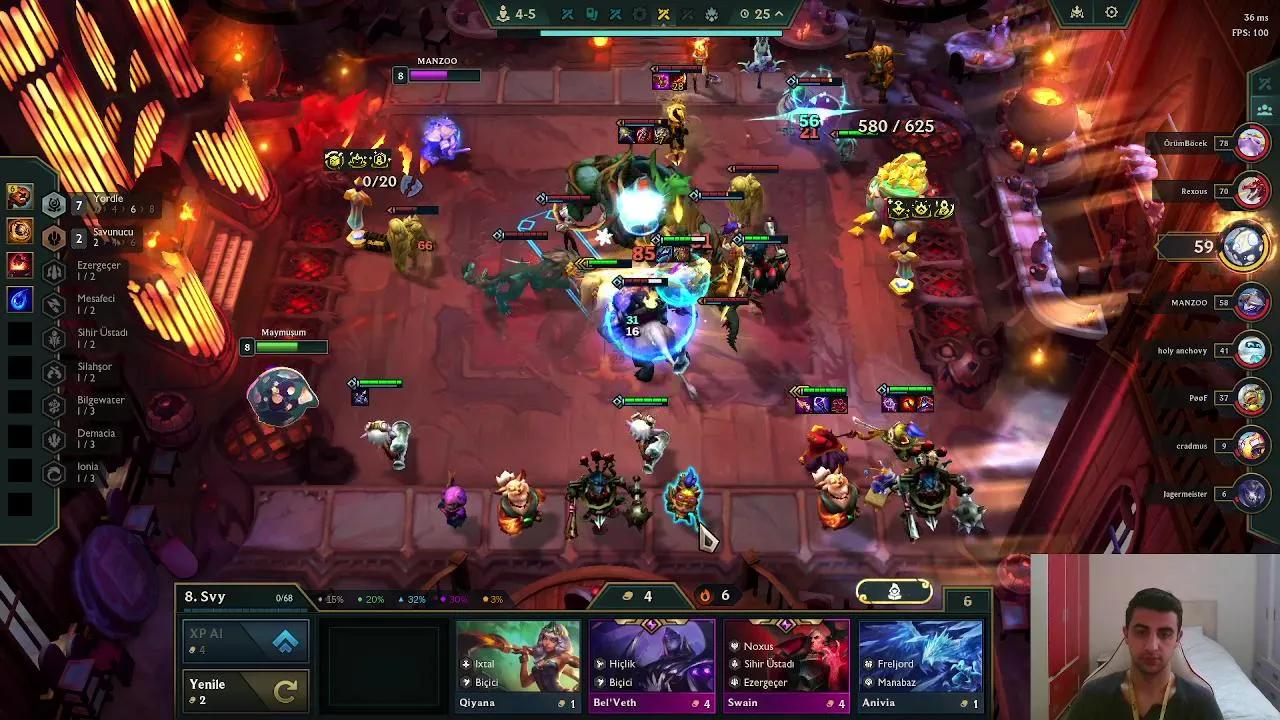Expand the round timer with the chevron
The image size is (1280, 720).
point(778,13)
